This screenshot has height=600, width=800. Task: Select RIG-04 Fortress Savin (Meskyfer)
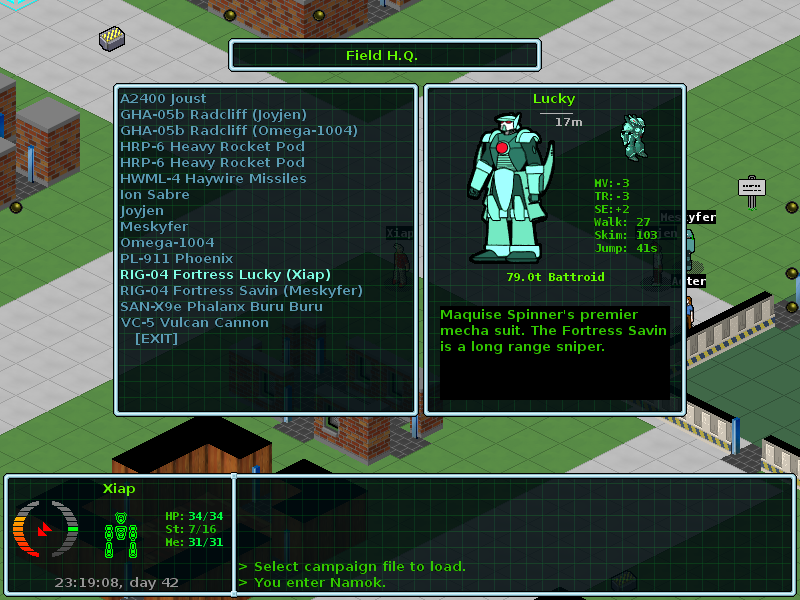[241, 291]
